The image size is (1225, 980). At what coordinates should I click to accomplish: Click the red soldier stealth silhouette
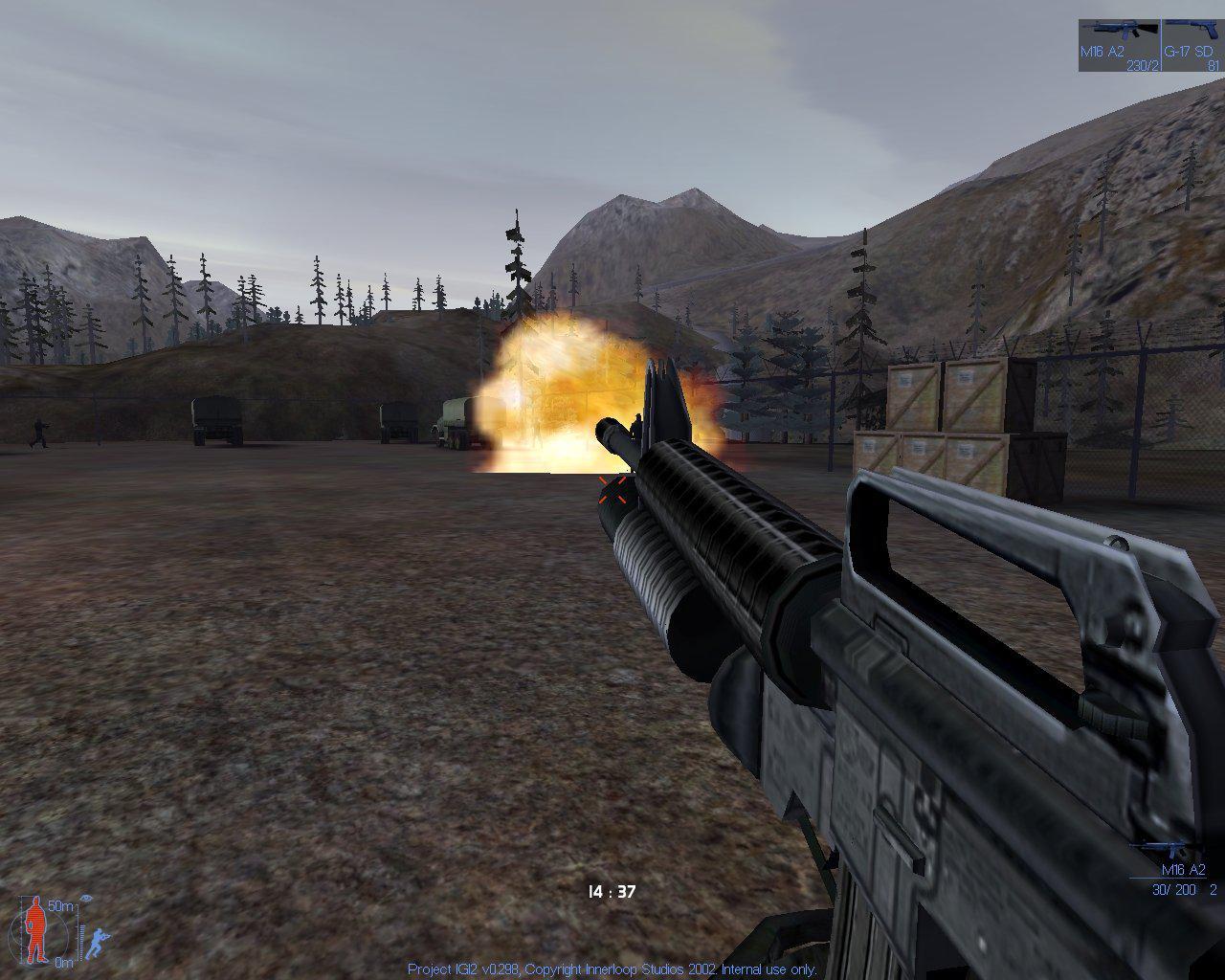(x=36, y=928)
